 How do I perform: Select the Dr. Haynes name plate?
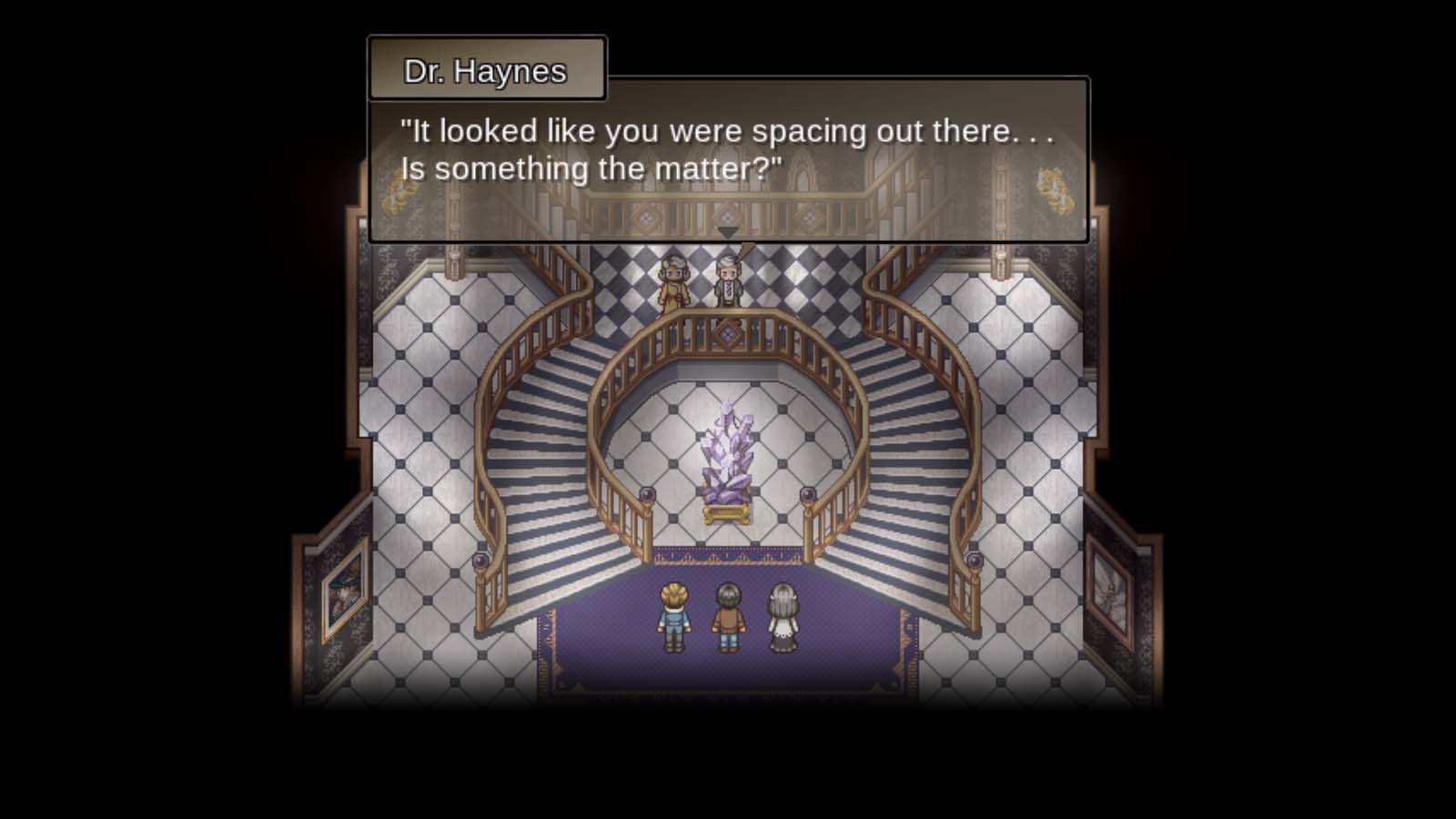coord(487,69)
